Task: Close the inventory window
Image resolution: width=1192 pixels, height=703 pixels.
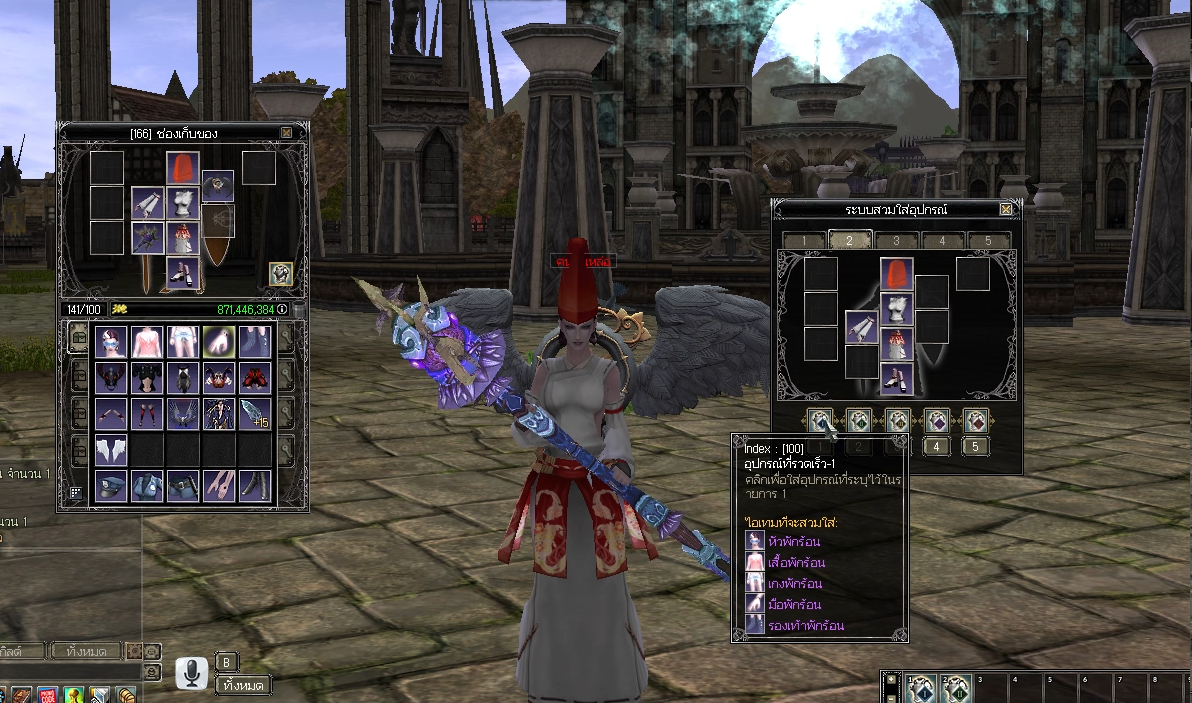Action: [x=287, y=133]
